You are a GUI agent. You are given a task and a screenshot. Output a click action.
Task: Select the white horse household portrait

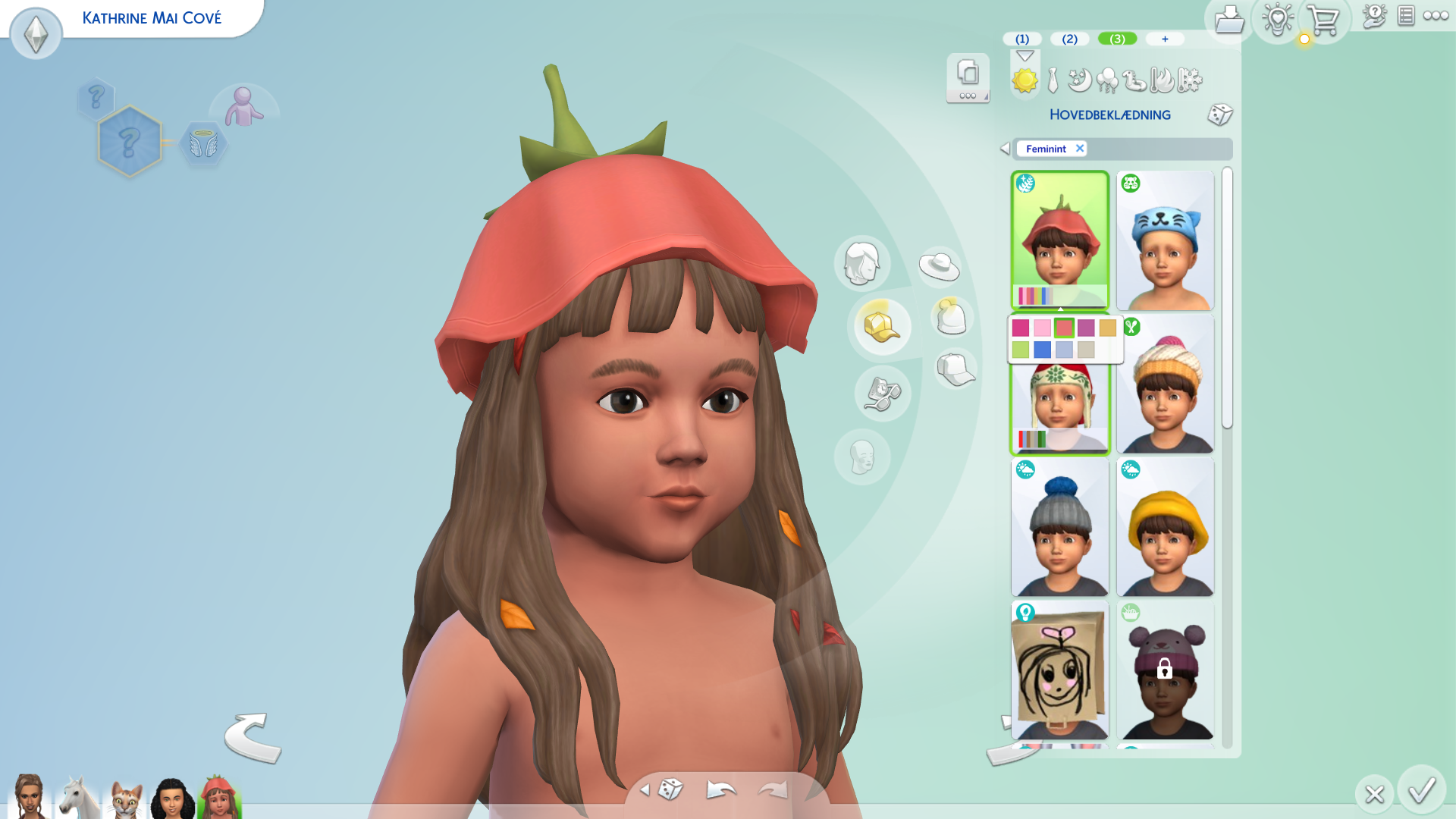pos(78,798)
